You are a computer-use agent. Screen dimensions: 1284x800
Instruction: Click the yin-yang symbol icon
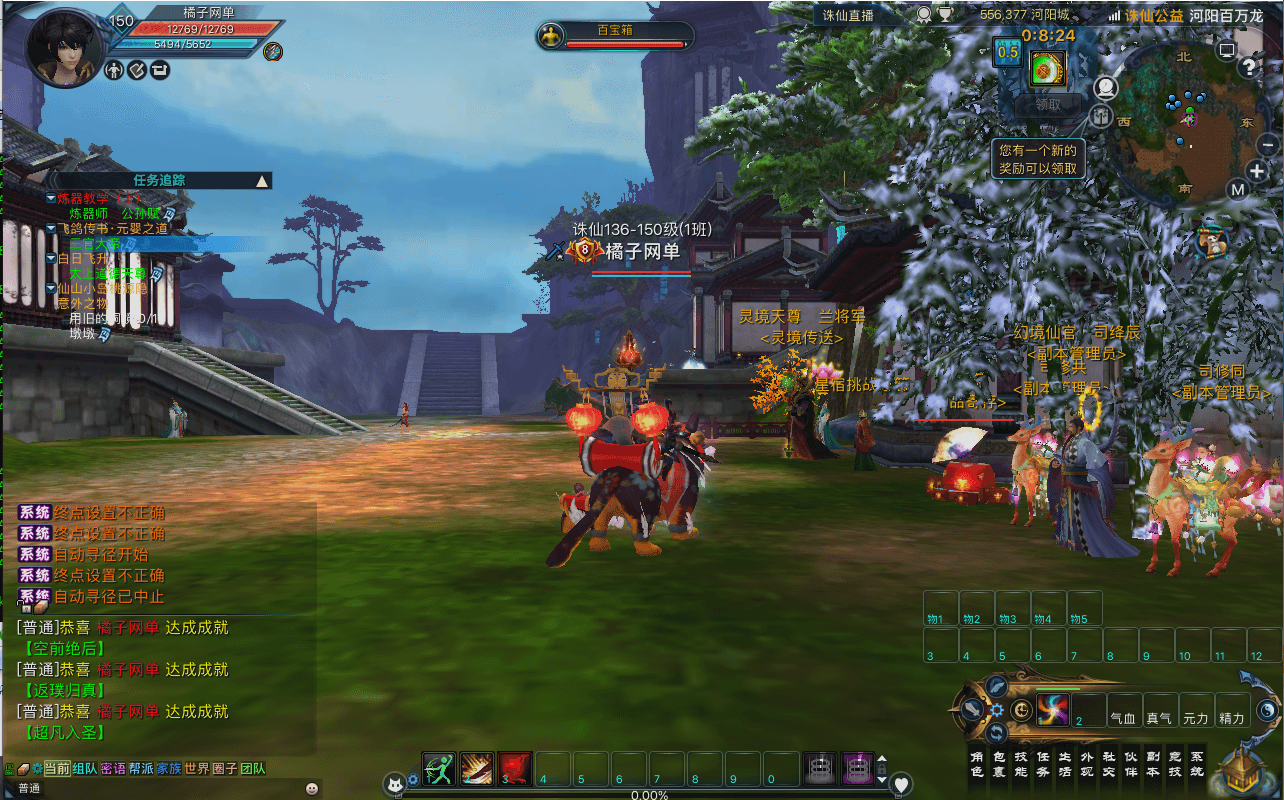1267,709
